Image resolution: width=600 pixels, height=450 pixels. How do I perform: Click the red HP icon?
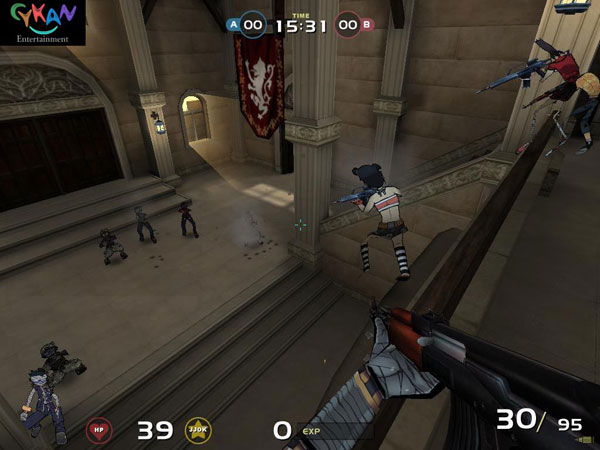(99, 431)
